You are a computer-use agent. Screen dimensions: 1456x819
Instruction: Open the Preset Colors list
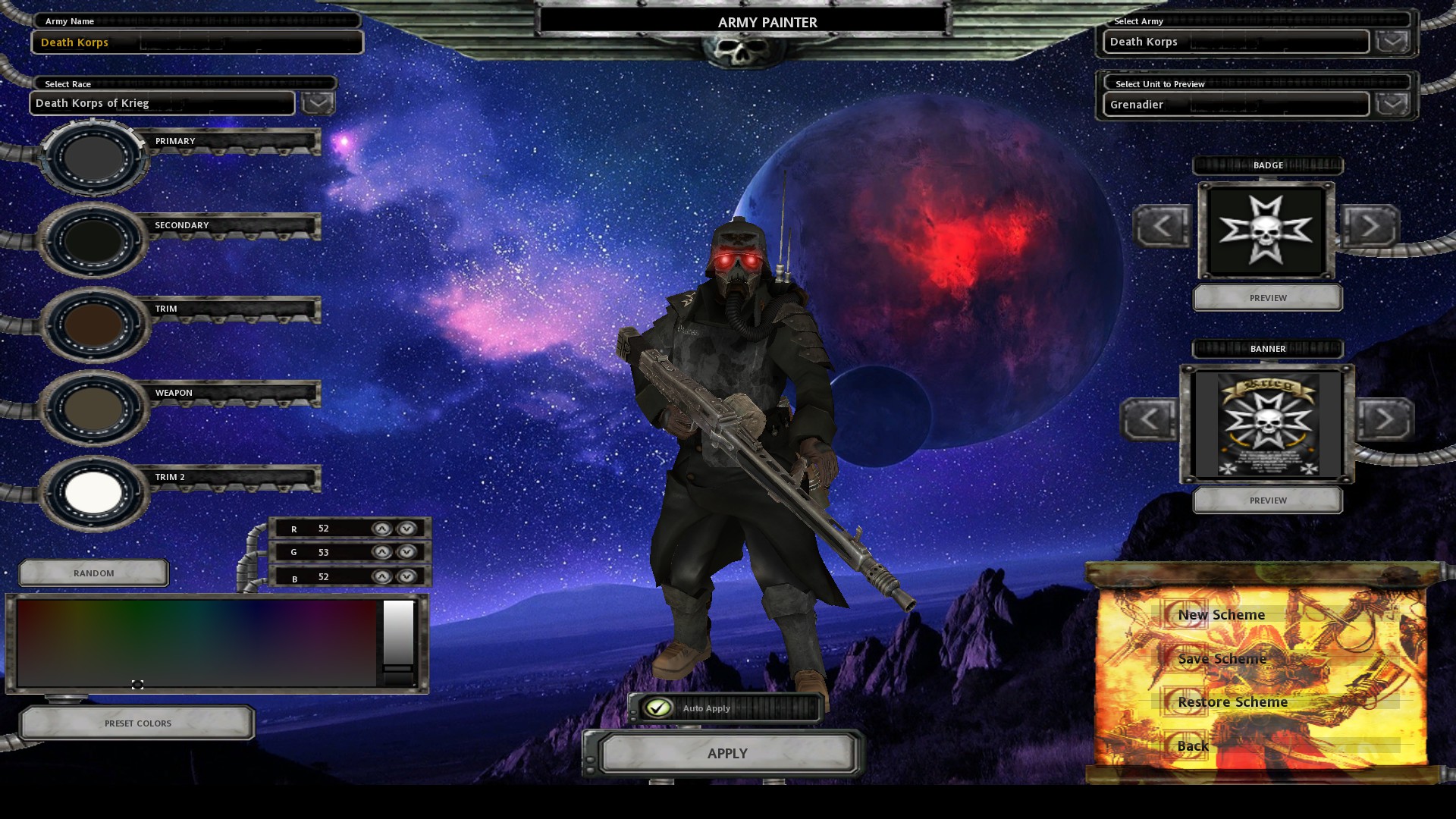137,723
